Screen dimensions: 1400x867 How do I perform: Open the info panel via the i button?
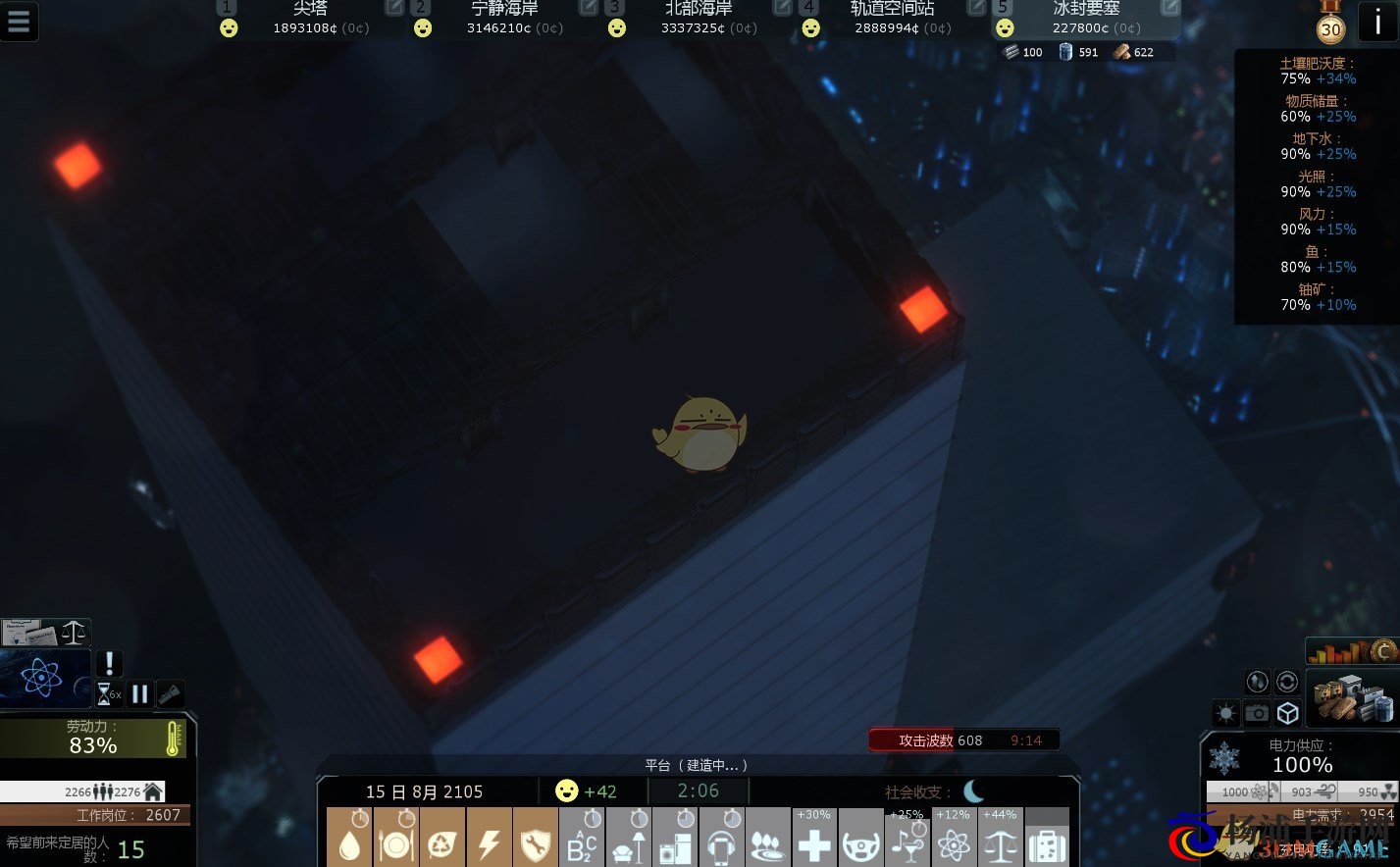pos(1377,22)
